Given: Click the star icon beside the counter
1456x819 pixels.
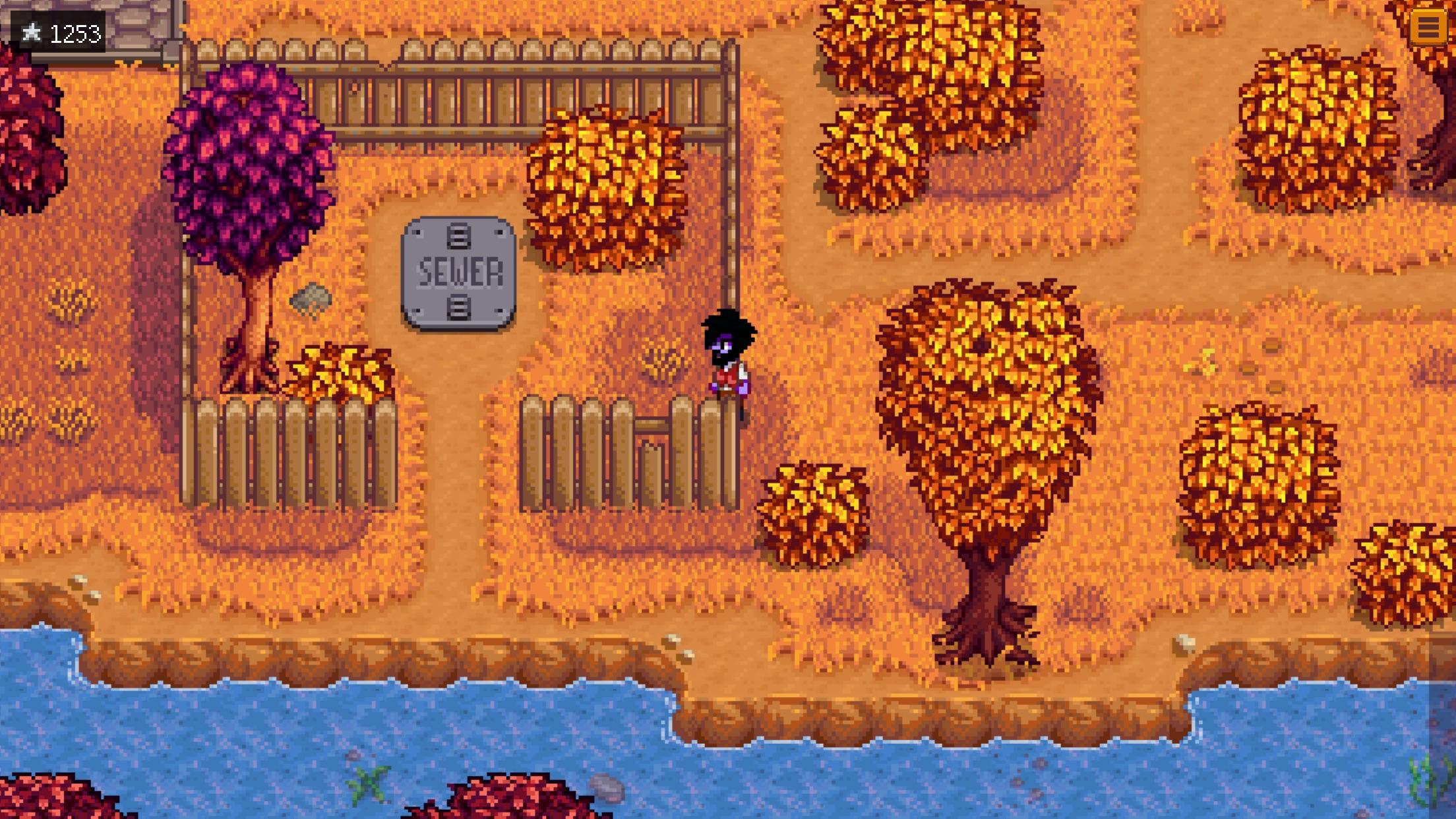Looking at the screenshot, I should point(32,30).
